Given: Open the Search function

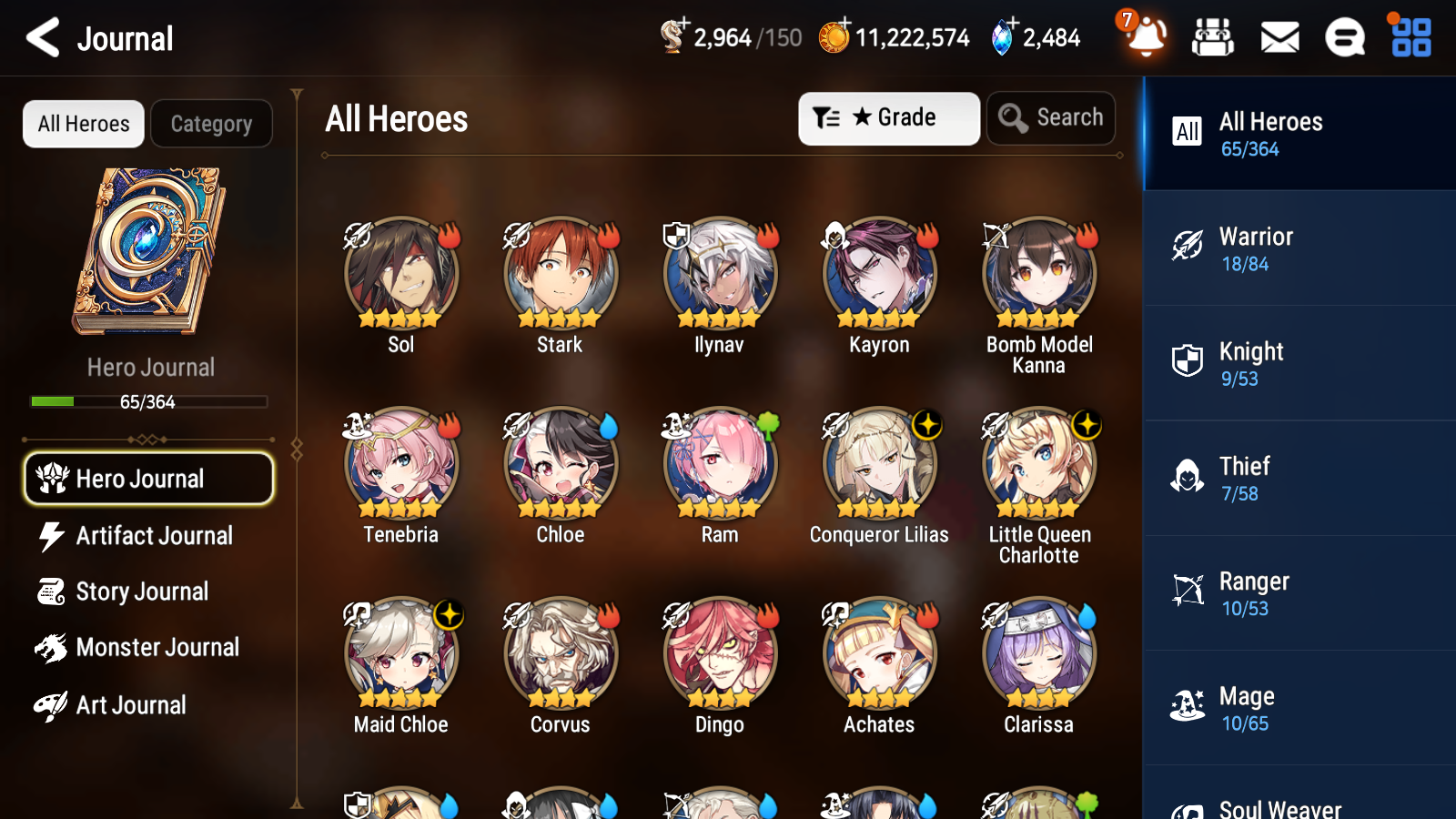Looking at the screenshot, I should tap(1050, 118).
